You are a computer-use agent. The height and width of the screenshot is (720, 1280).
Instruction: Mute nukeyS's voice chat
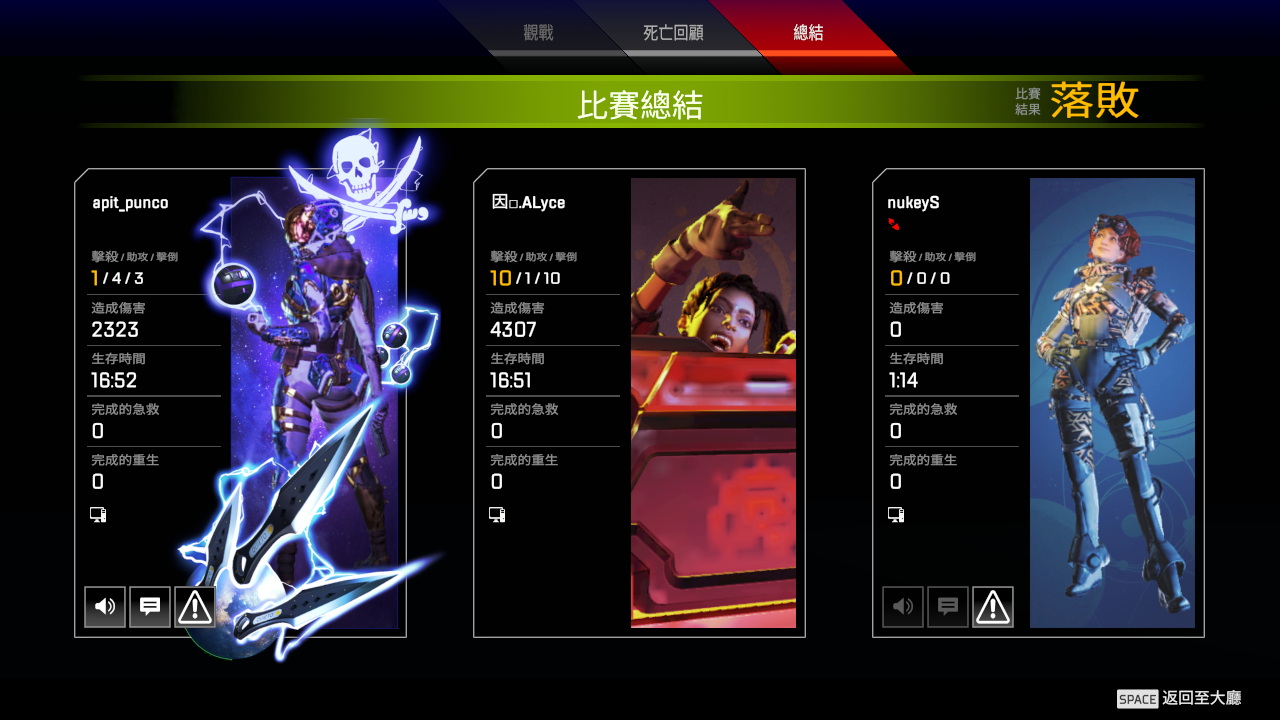(x=902, y=606)
